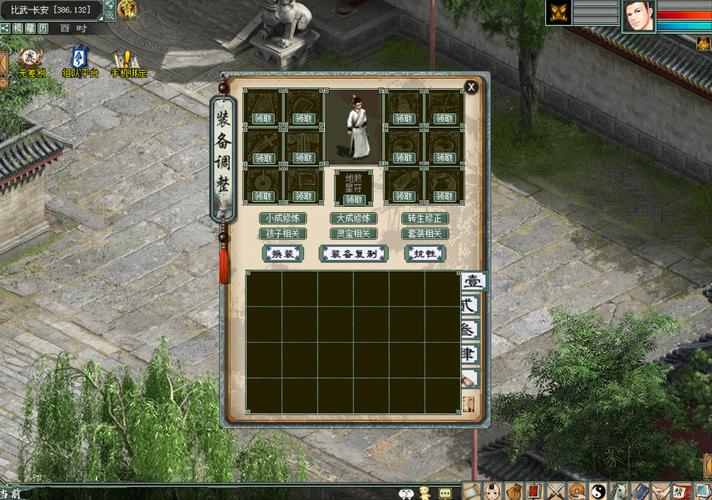The height and width of the screenshot is (500, 712).
Task: Close the equipment adjustment panel
Action: pyautogui.click(x=471, y=87)
